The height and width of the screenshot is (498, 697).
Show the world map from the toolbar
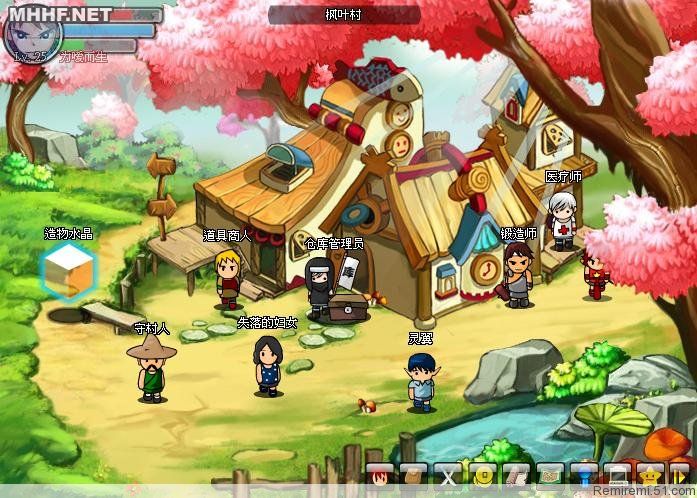[x=551, y=476]
